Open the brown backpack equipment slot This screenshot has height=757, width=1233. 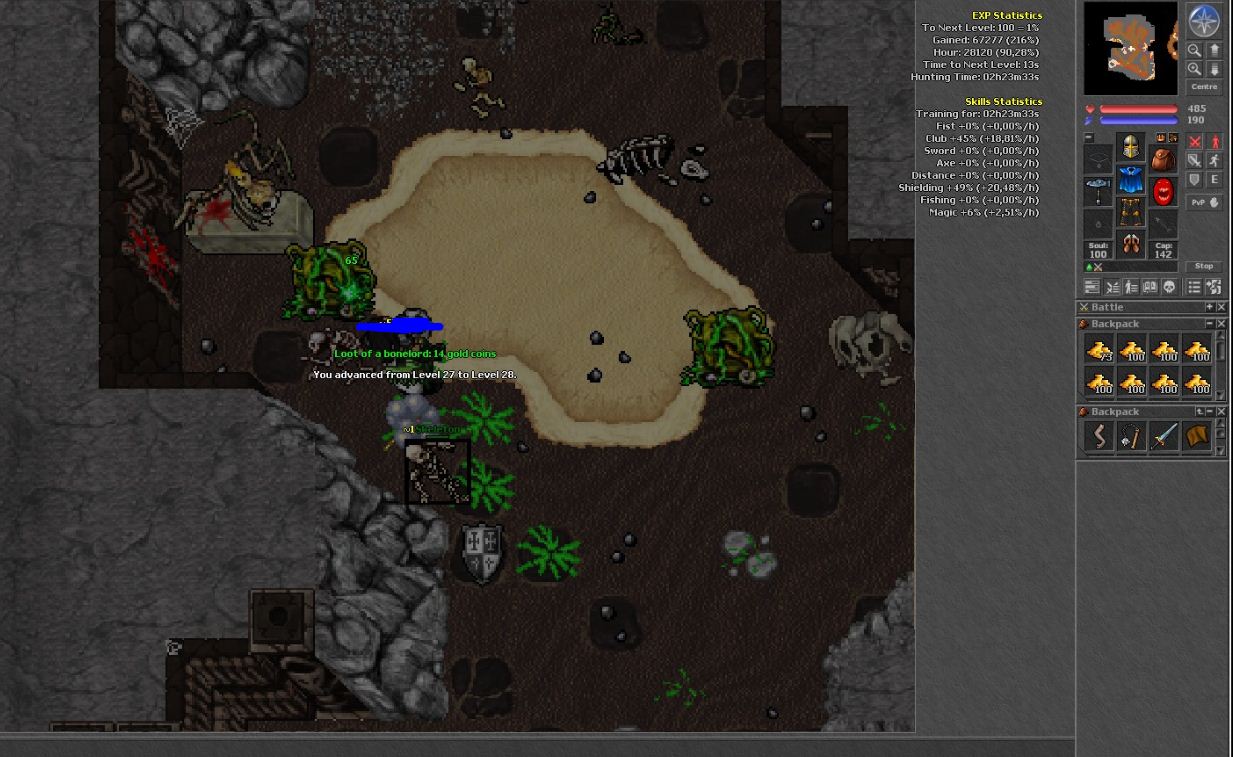click(1162, 159)
